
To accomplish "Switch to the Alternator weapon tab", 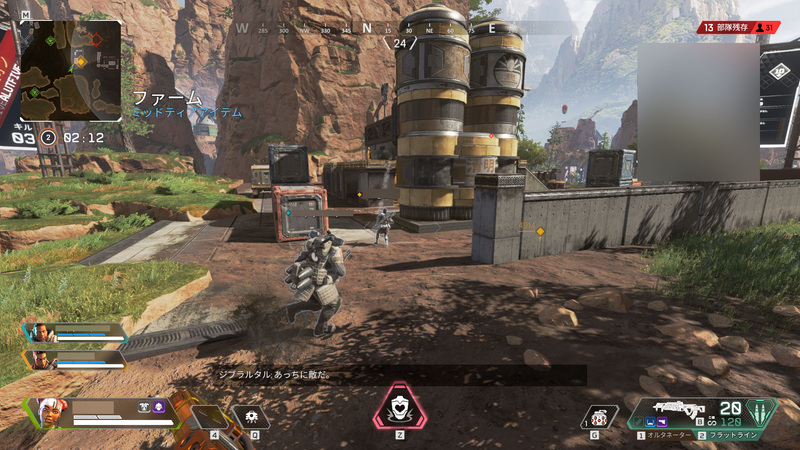I will [667, 436].
